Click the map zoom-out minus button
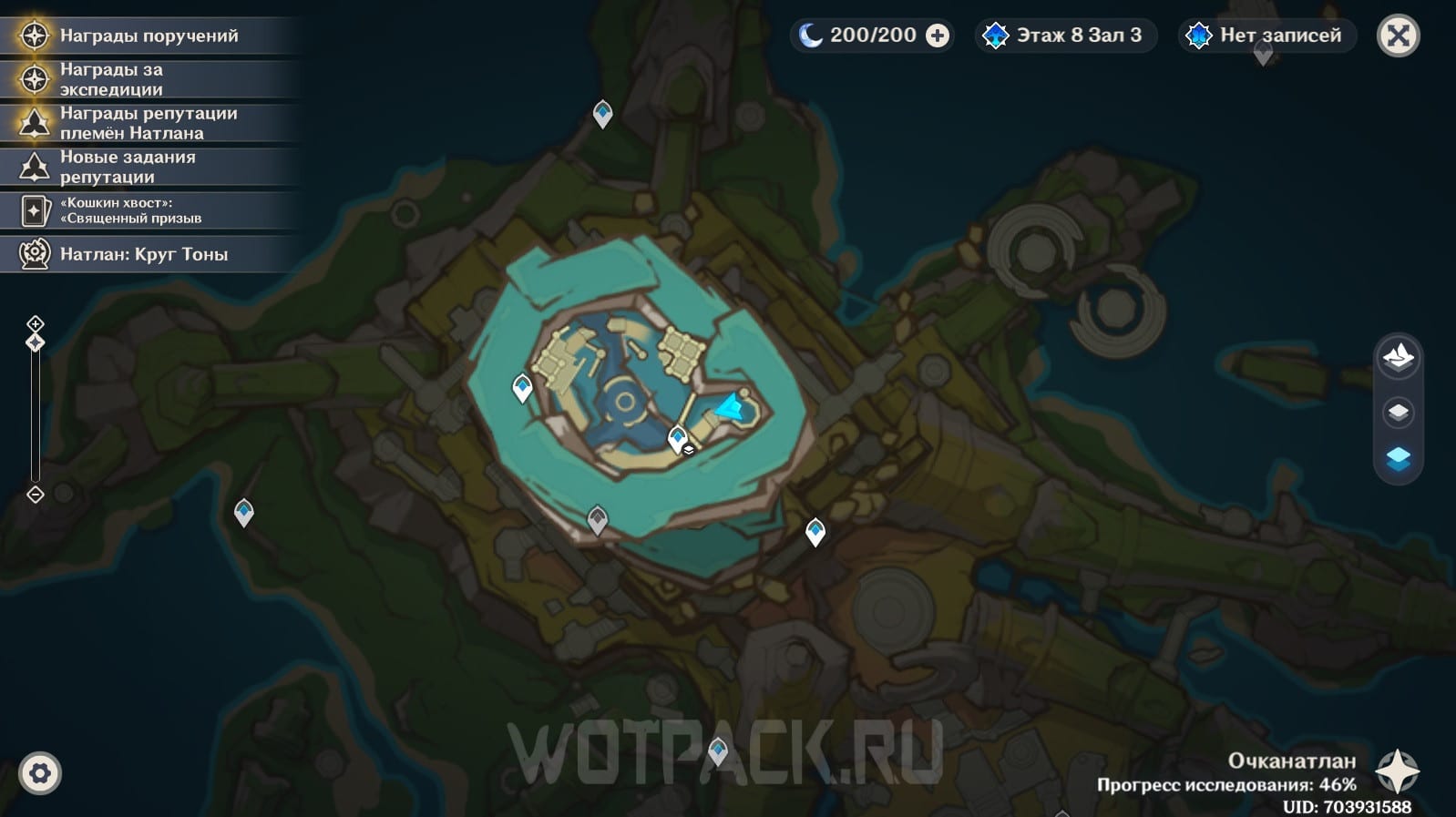Screen dimensions: 1456x817 36,495
